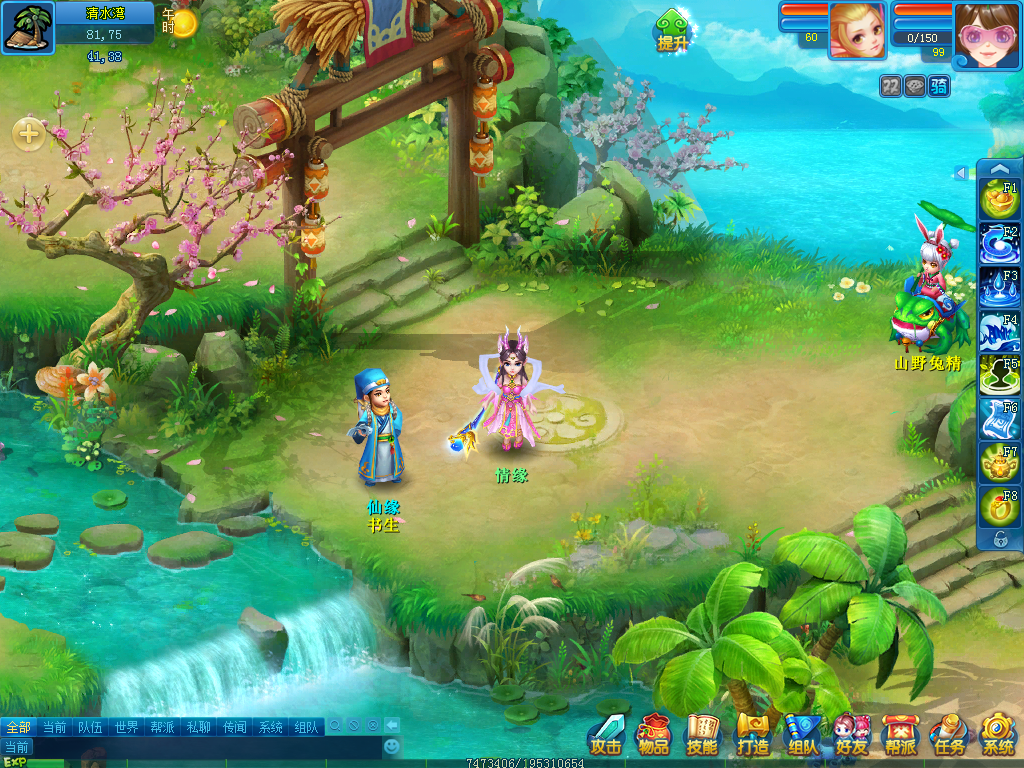Open the smiley emoji picker
This screenshot has height=768, width=1024.
click(392, 746)
